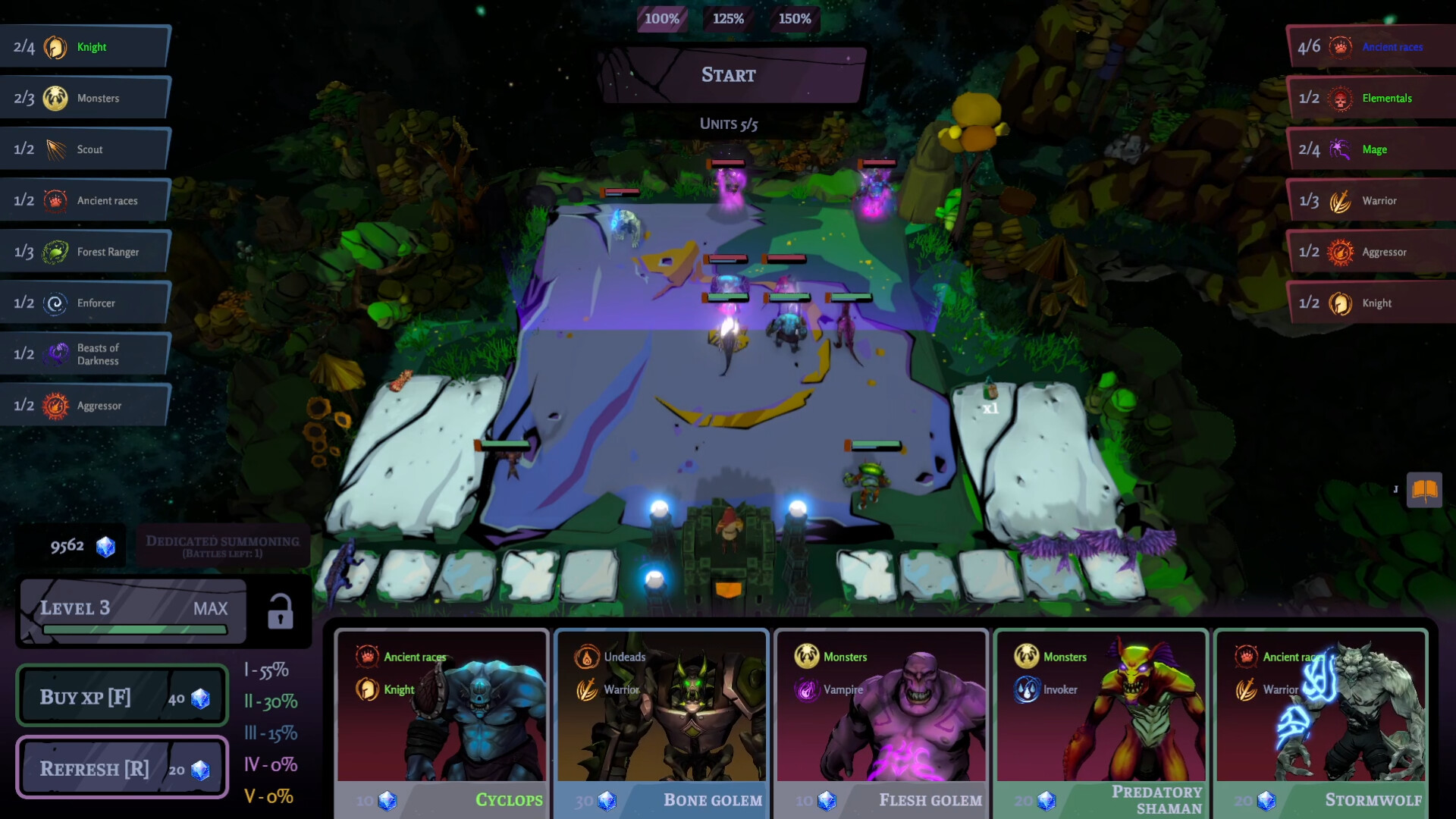Buy the Cyclops unit card
Image resolution: width=1456 pixels, height=819 pixels.
pyautogui.click(x=441, y=720)
